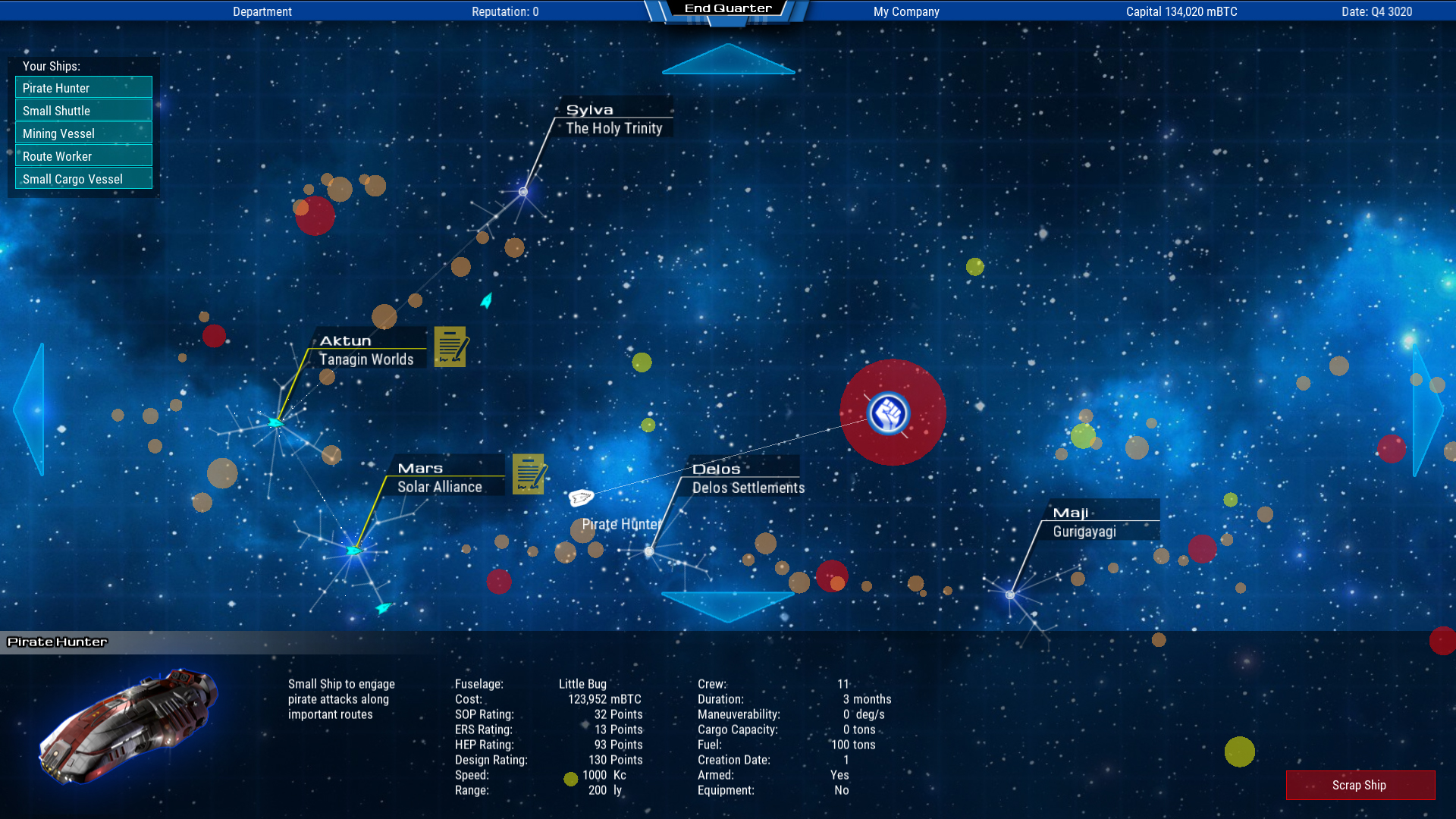Select Mining Vessel from Your Ships
This screenshot has height=819, width=1456.
pos(83,133)
